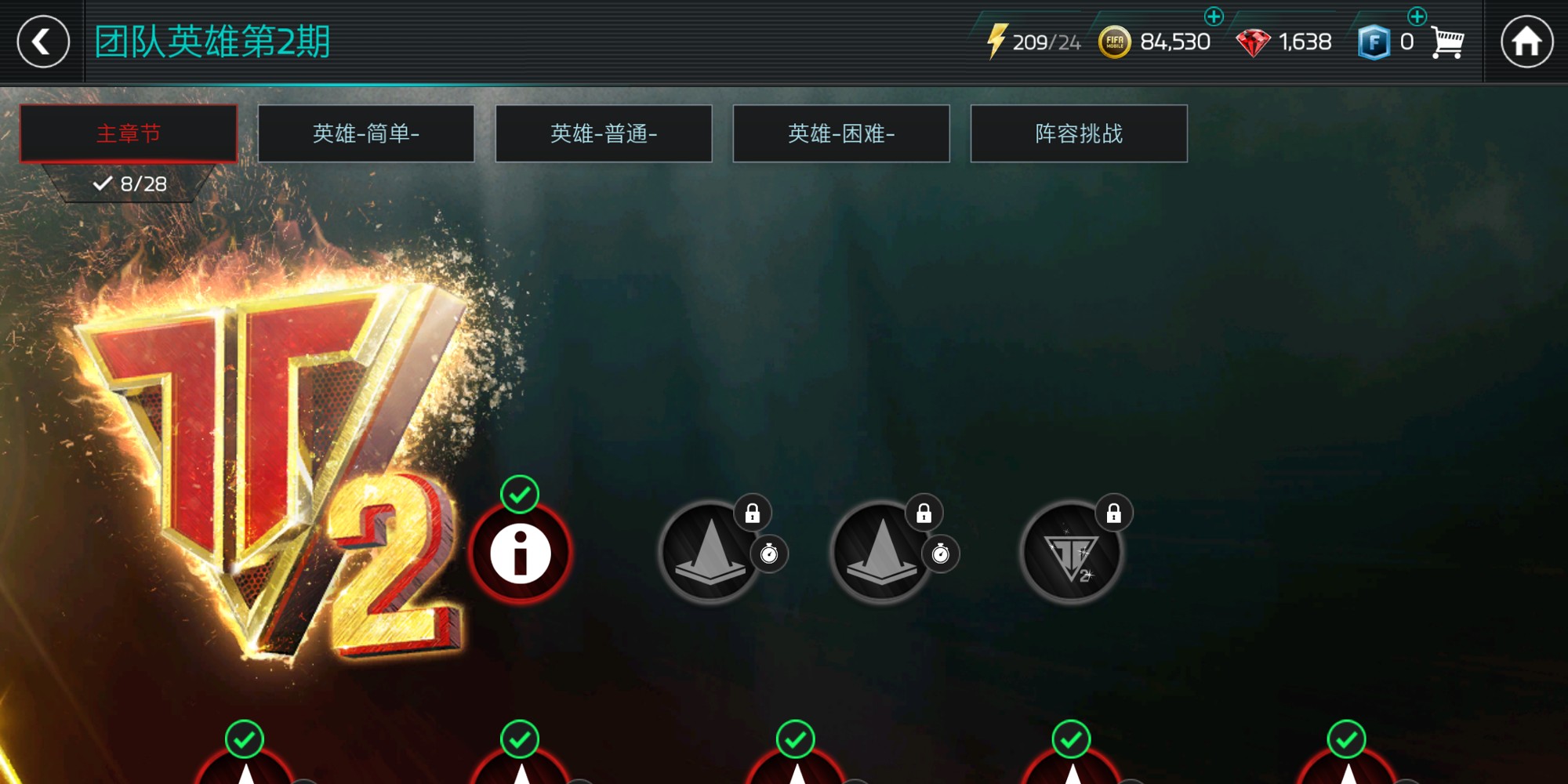Switch to the 英雄-简单- tab
The image size is (1568, 784).
[365, 133]
